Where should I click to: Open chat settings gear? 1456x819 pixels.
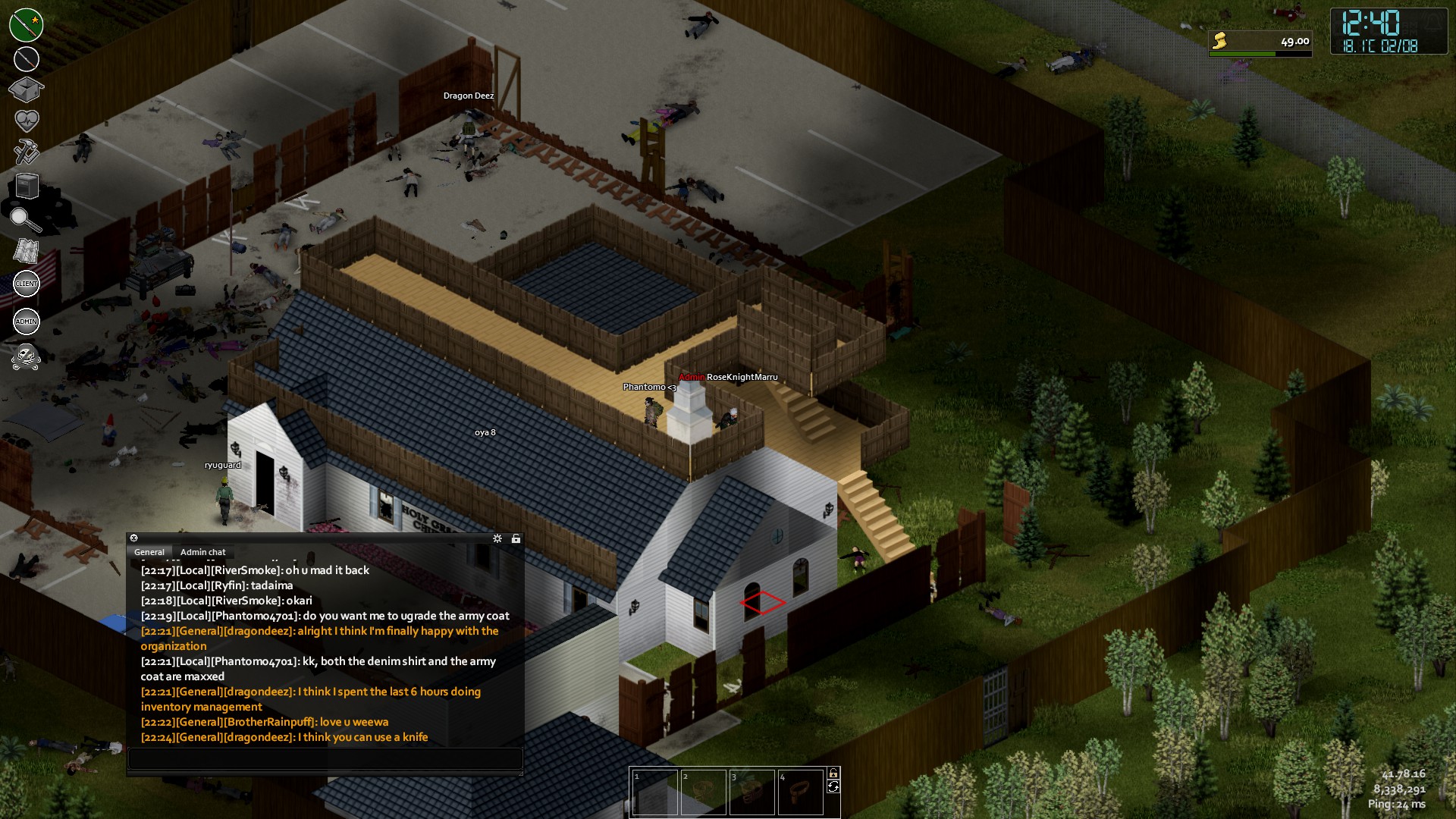pyautogui.click(x=497, y=538)
